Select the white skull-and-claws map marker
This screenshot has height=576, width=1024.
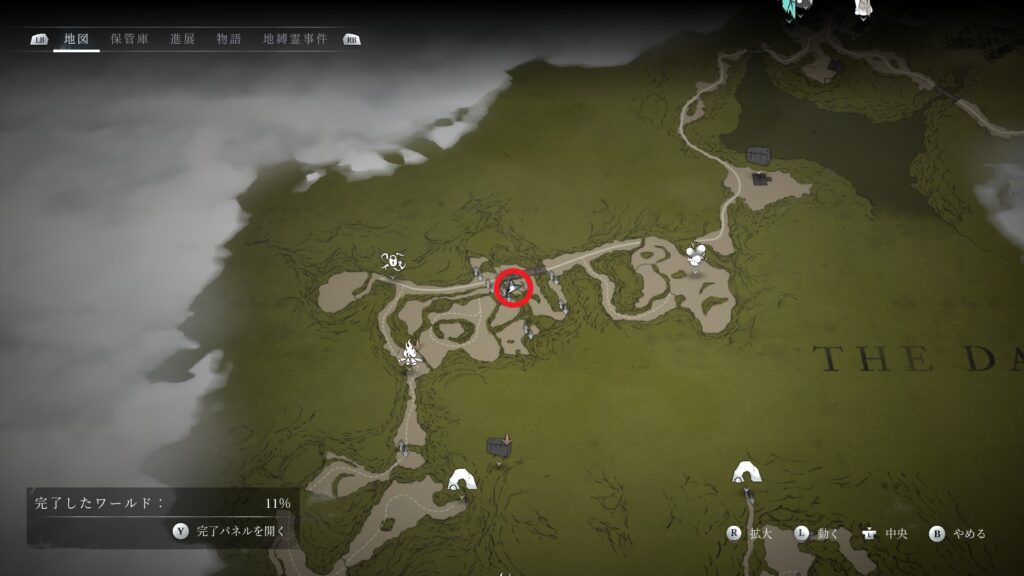(393, 262)
